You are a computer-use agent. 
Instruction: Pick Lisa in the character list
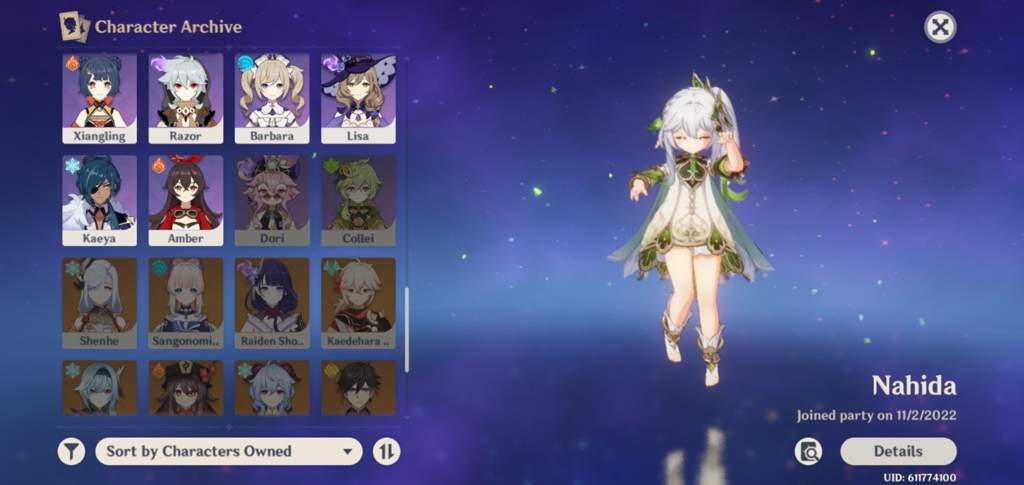tap(358, 97)
